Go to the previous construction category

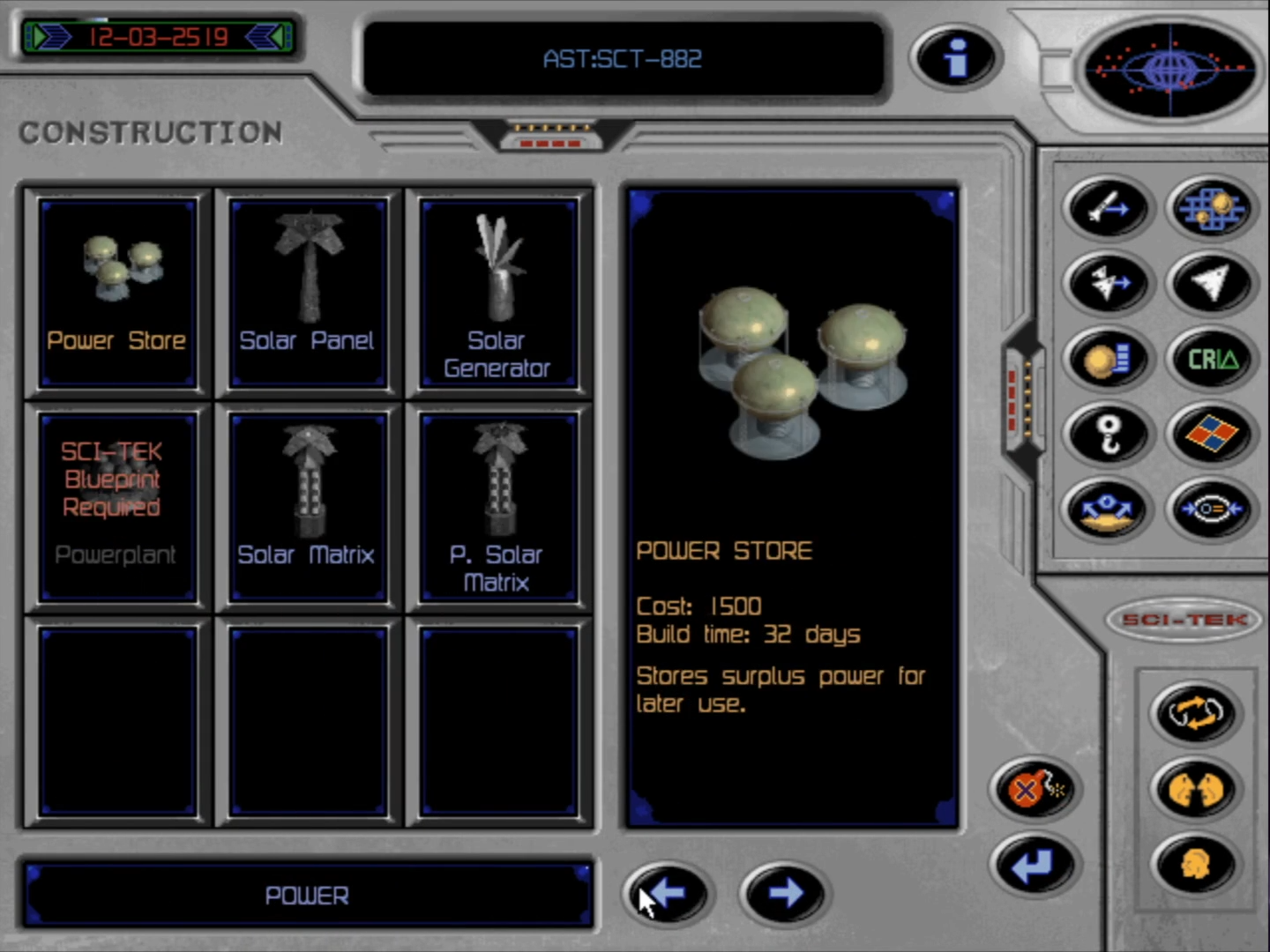(667, 894)
